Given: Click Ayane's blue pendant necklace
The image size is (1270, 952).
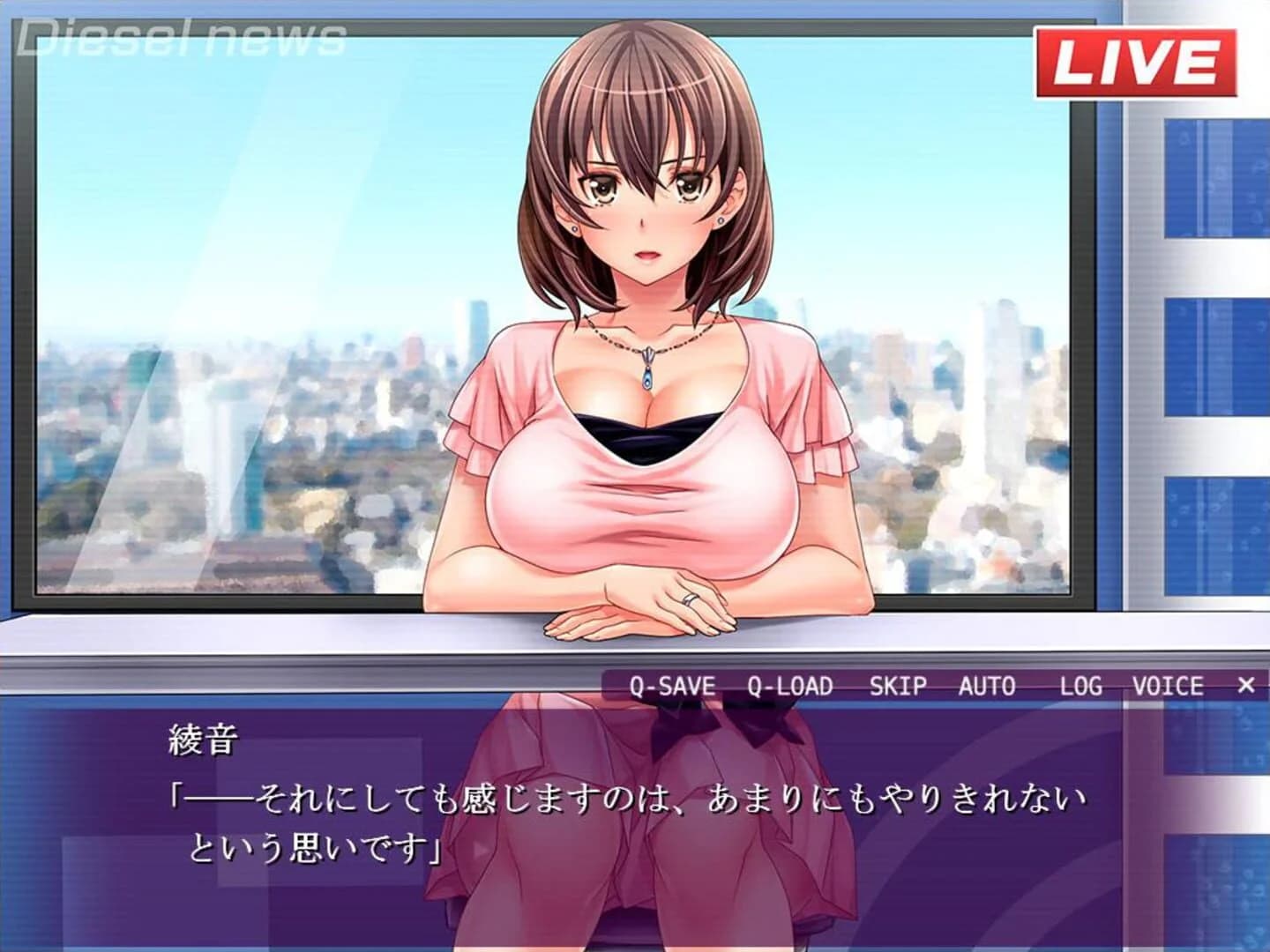Looking at the screenshot, I should [646, 376].
